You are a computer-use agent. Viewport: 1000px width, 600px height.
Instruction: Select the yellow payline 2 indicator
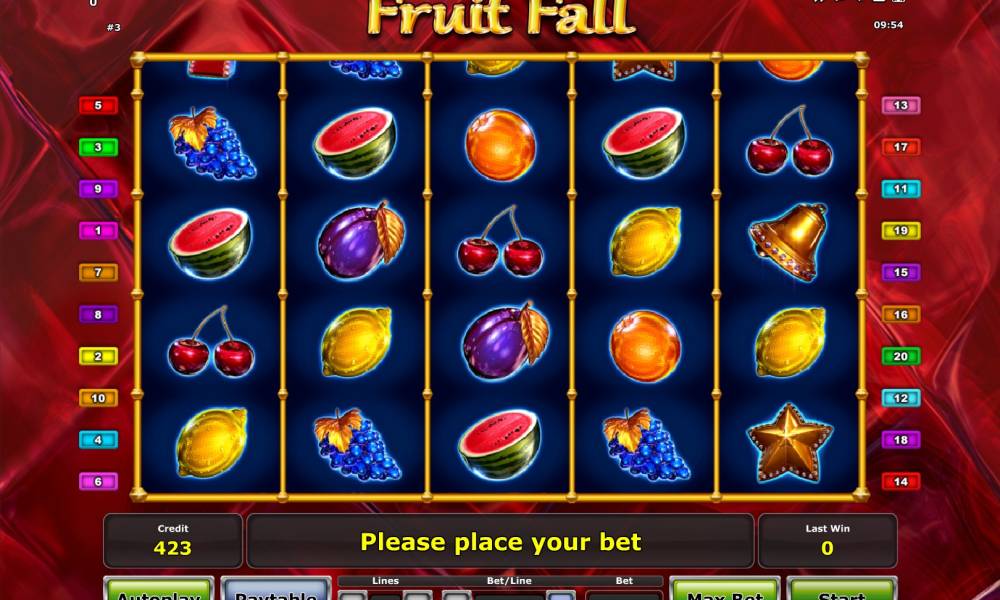click(98, 356)
